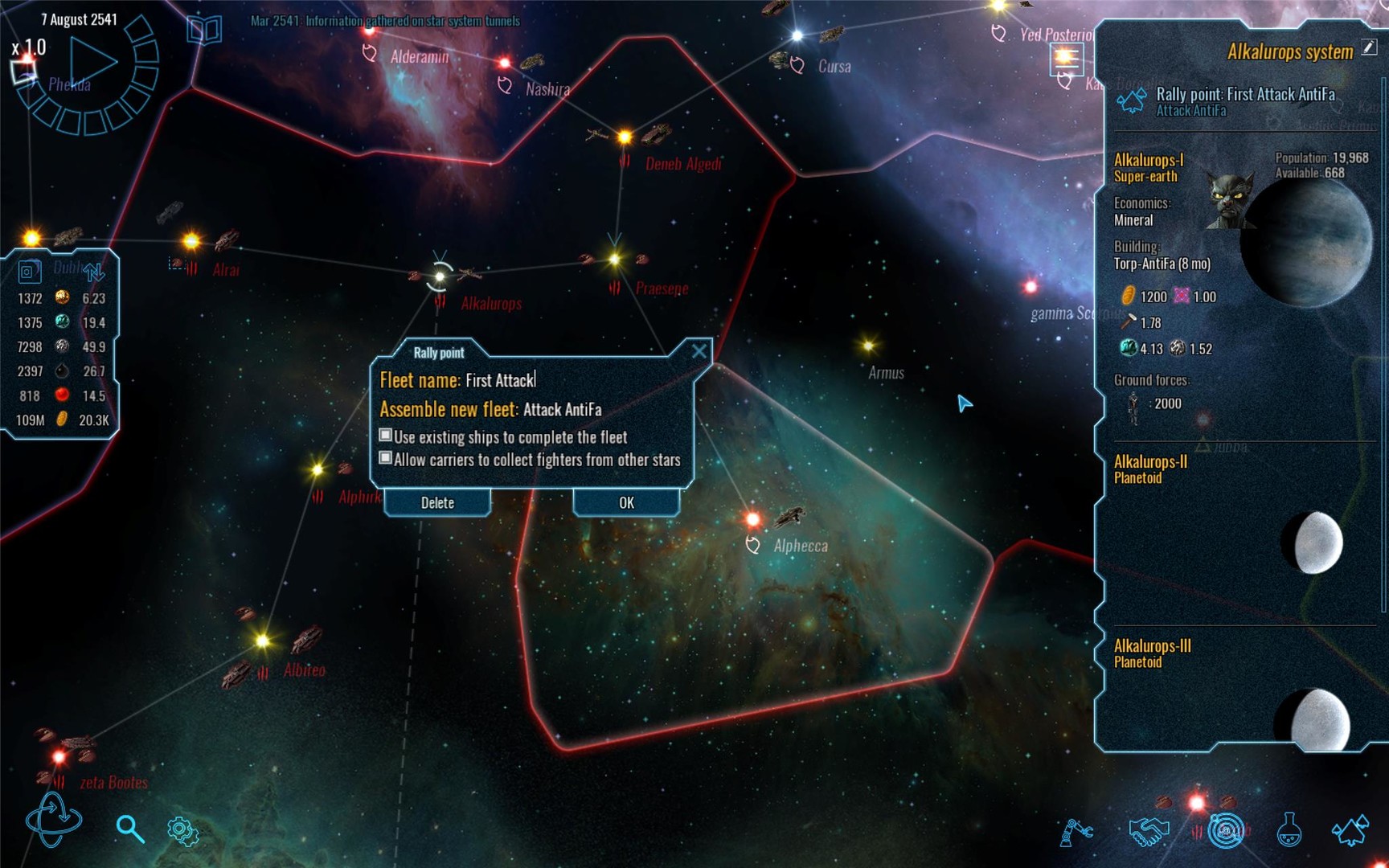The image size is (1389, 868).
Task: Toggle the camera icon on the resource panel
Action: click(x=30, y=272)
